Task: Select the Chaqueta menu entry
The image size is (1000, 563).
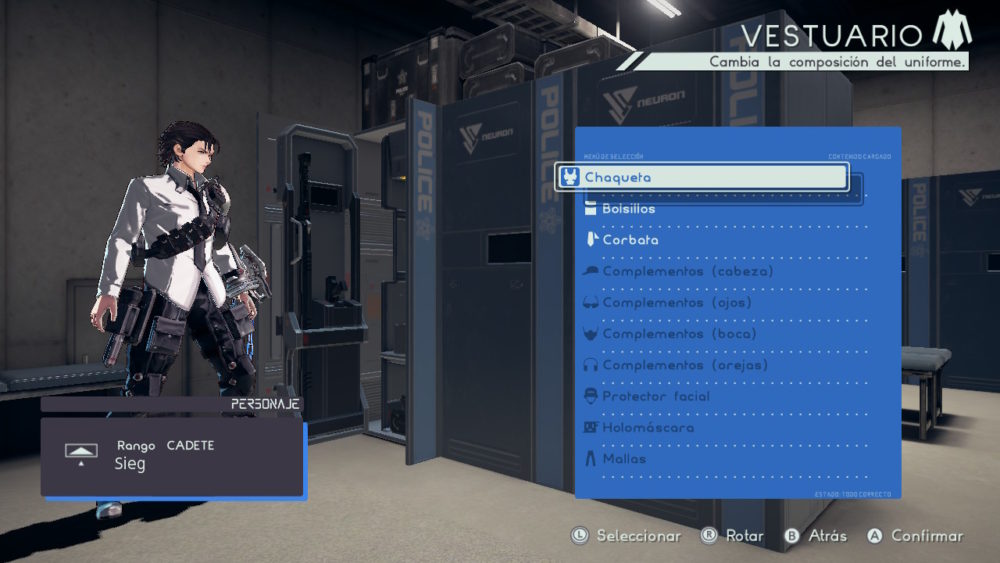Action: pos(700,178)
